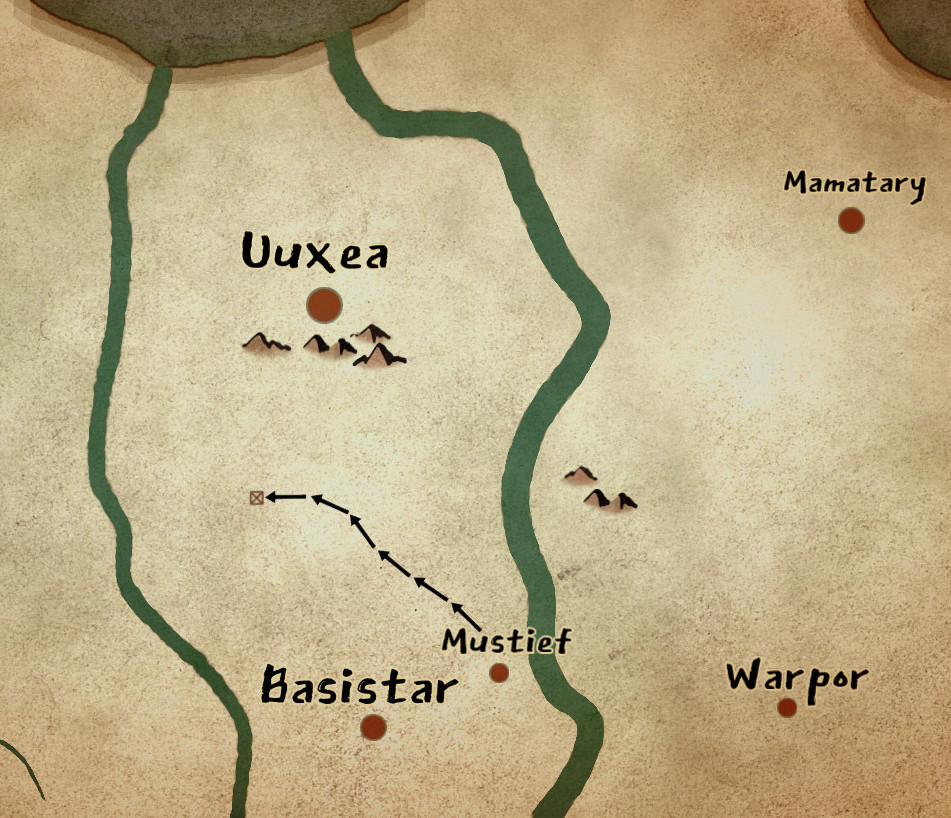Travel to the Basistar city dot

pos(373,727)
